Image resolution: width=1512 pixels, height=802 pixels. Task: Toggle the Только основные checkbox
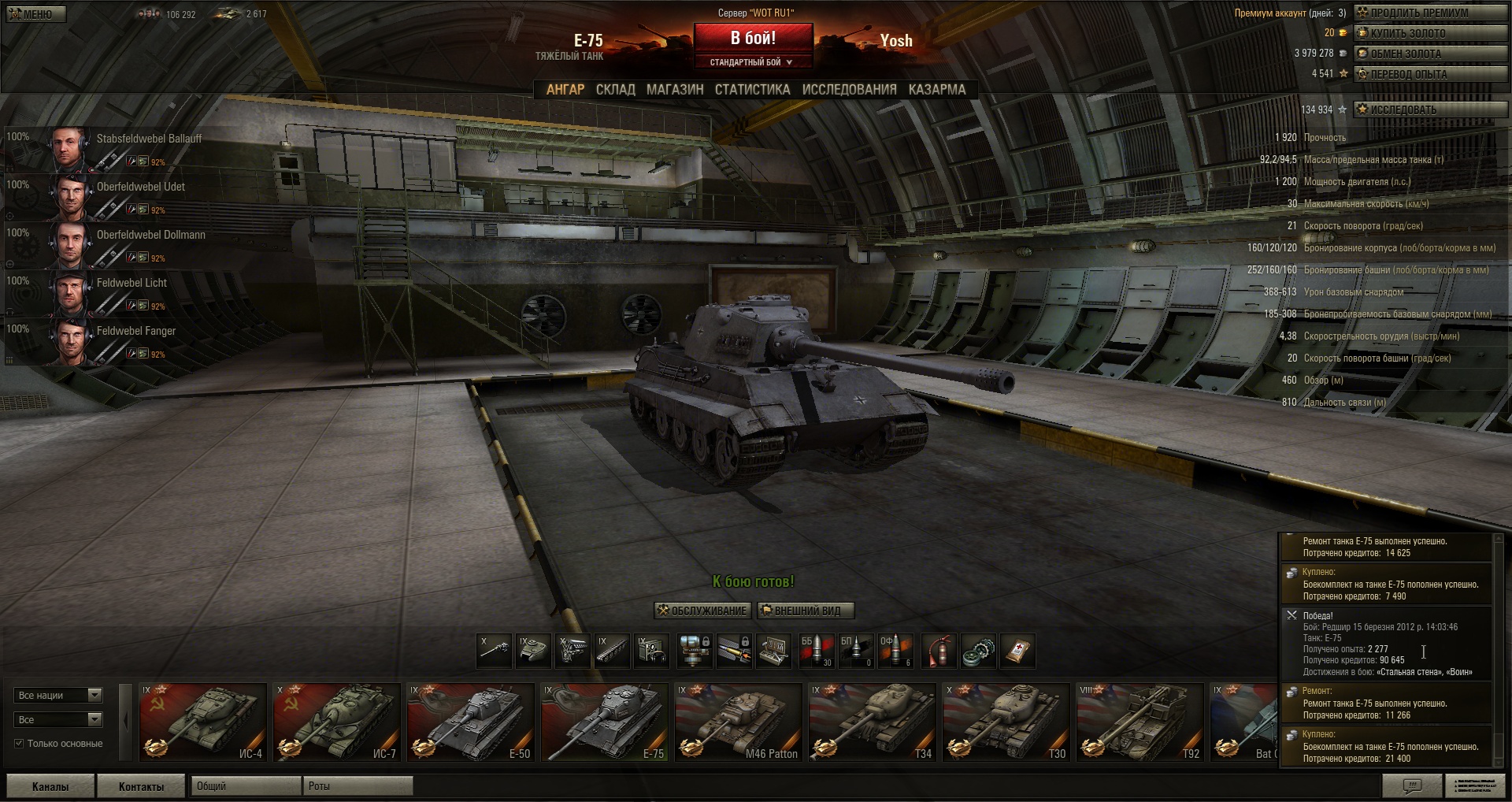tap(19, 743)
